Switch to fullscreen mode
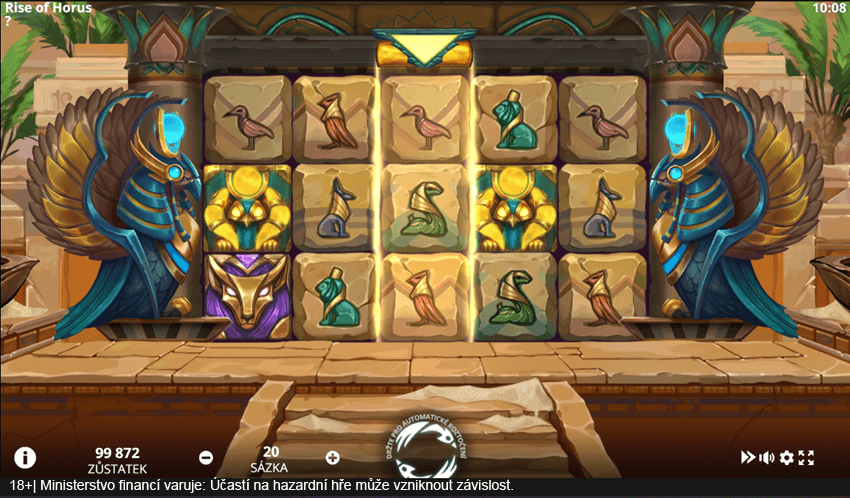The height and width of the screenshot is (498, 850). coord(807,457)
